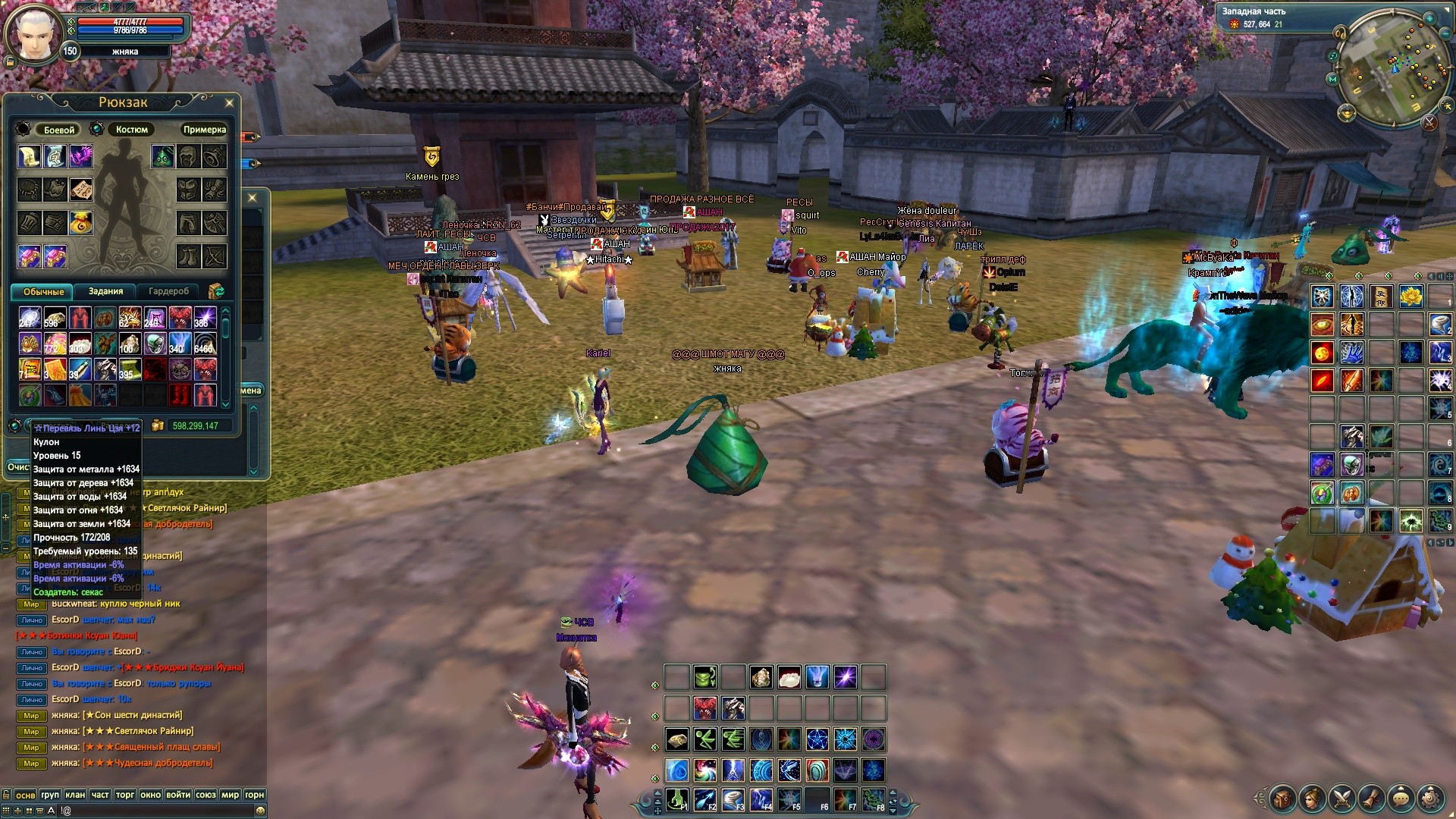The width and height of the screenshot is (1456, 819).
Task: Switch to the Задания inventory tab
Action: (x=105, y=291)
